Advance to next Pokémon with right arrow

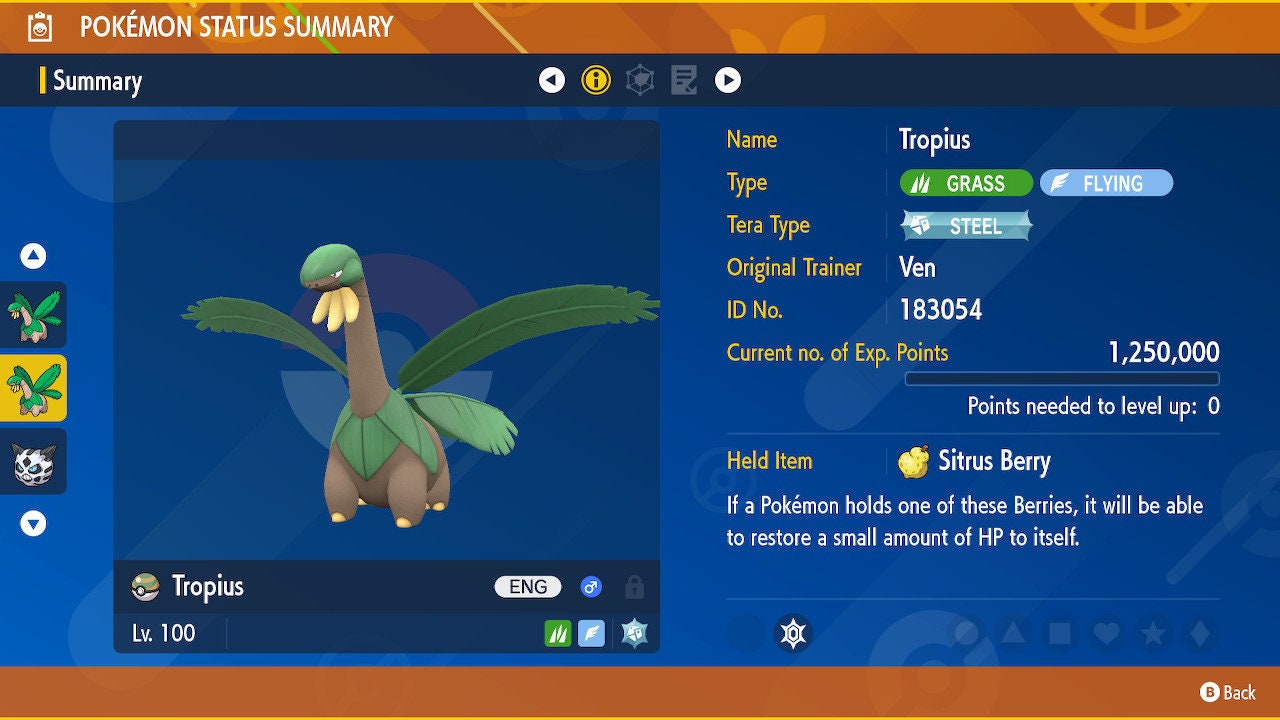pos(728,80)
